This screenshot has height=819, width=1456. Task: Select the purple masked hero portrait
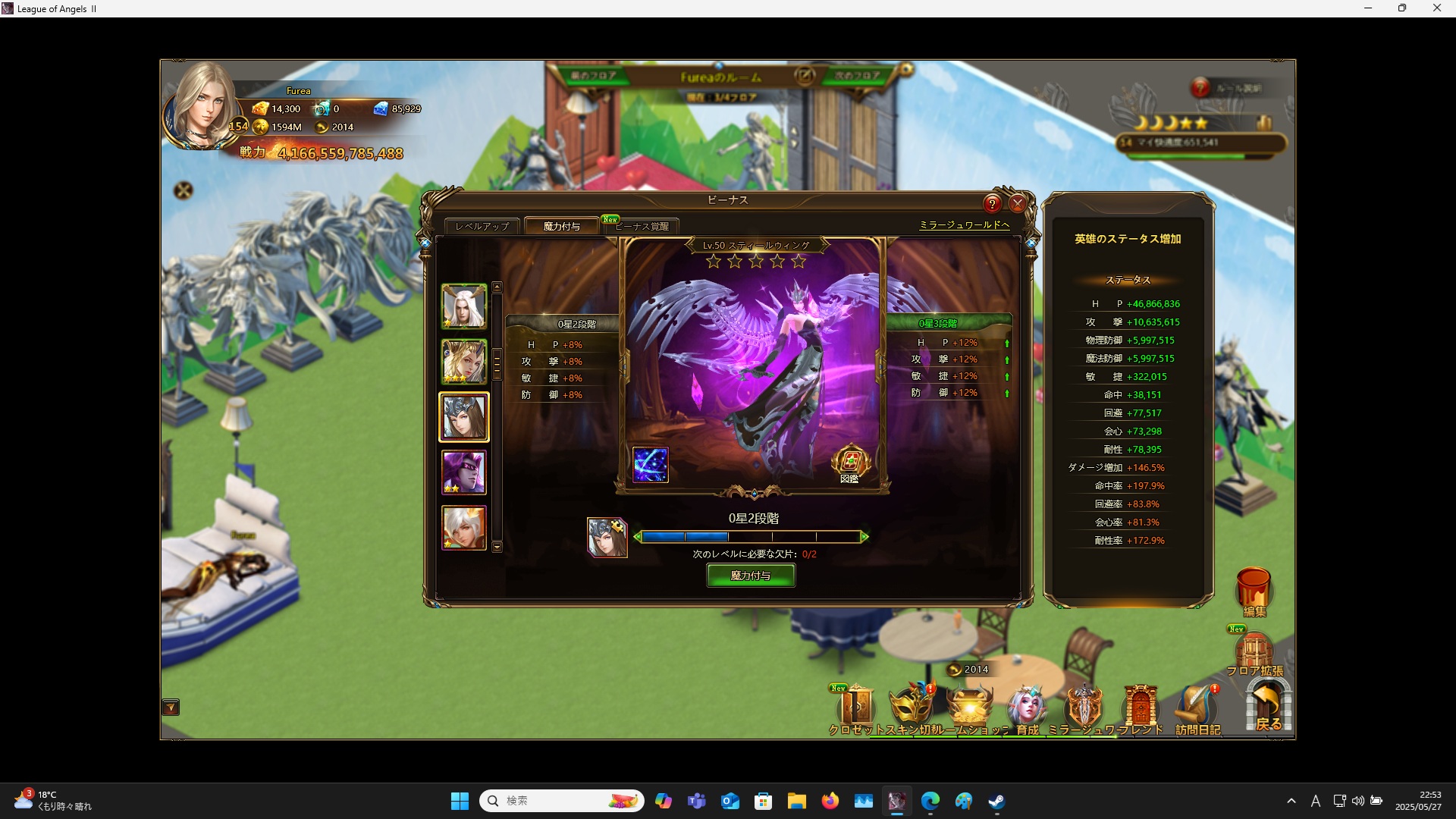click(x=464, y=472)
